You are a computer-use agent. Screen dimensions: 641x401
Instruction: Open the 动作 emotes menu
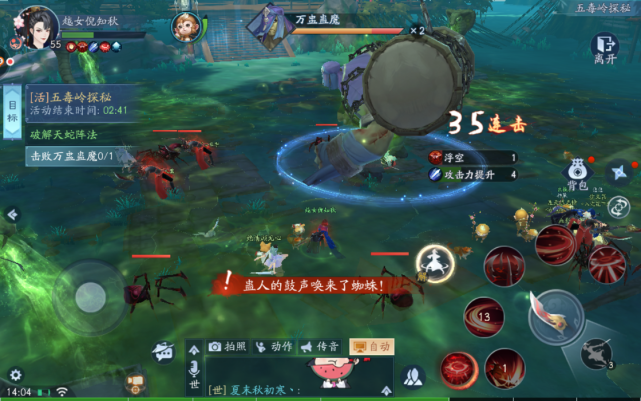tap(274, 346)
